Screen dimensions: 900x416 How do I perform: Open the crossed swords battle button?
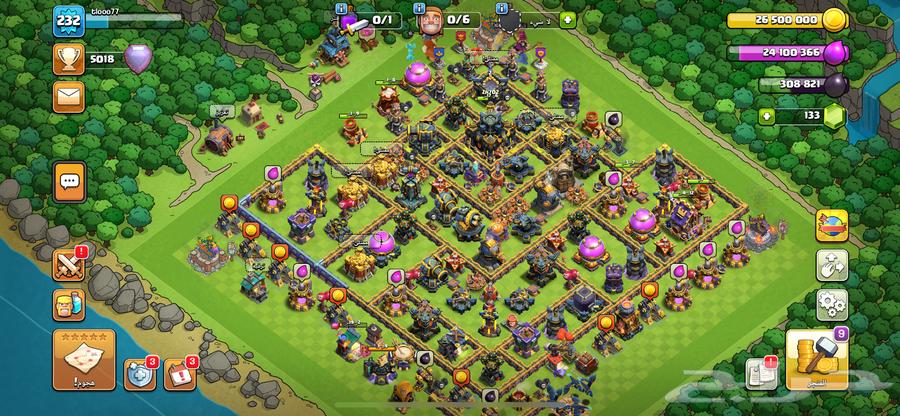(68, 265)
